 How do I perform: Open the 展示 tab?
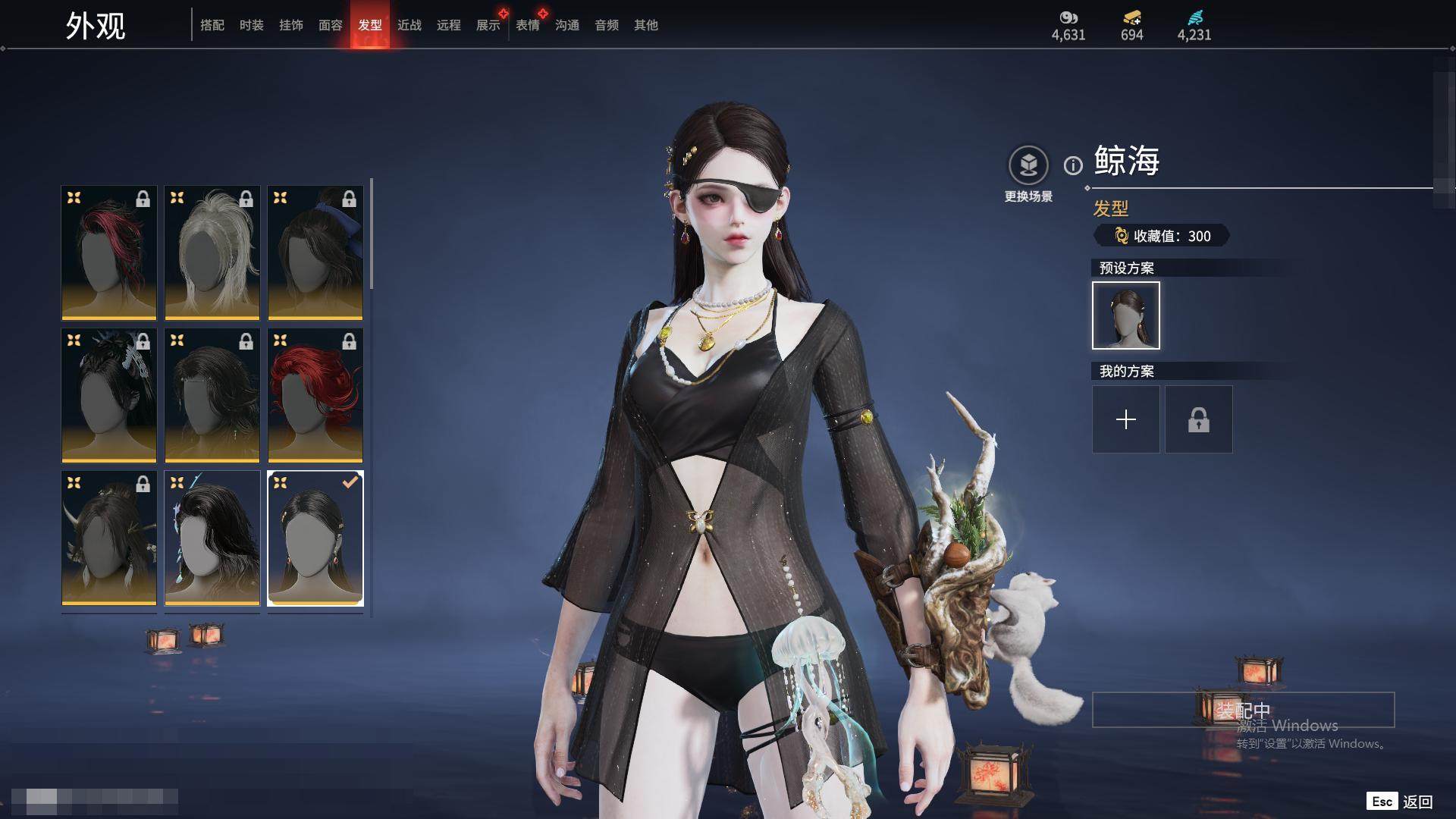point(488,25)
